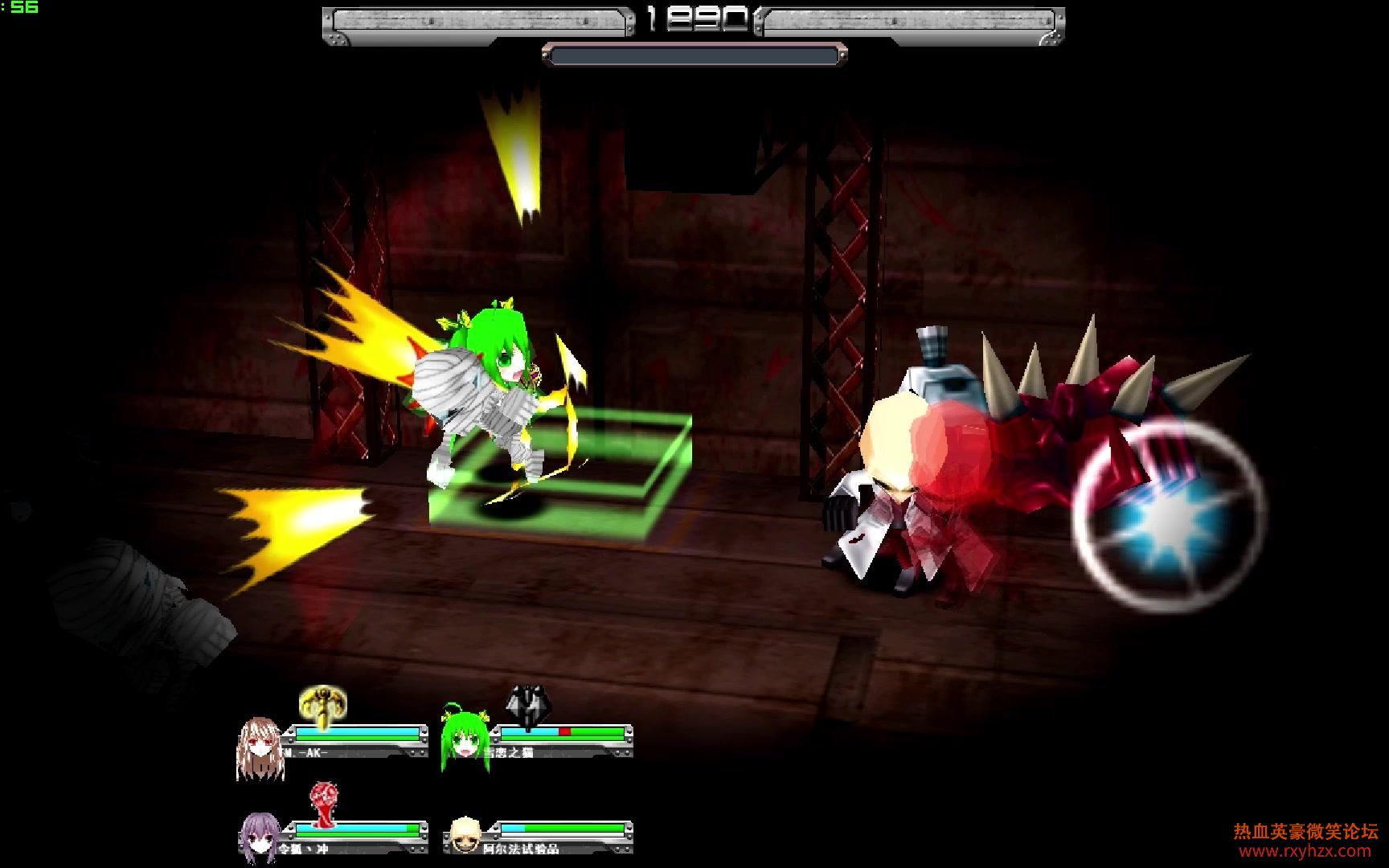1389x868 pixels.
Task: Select the brown-haired girl portrait
Action: 260,747
